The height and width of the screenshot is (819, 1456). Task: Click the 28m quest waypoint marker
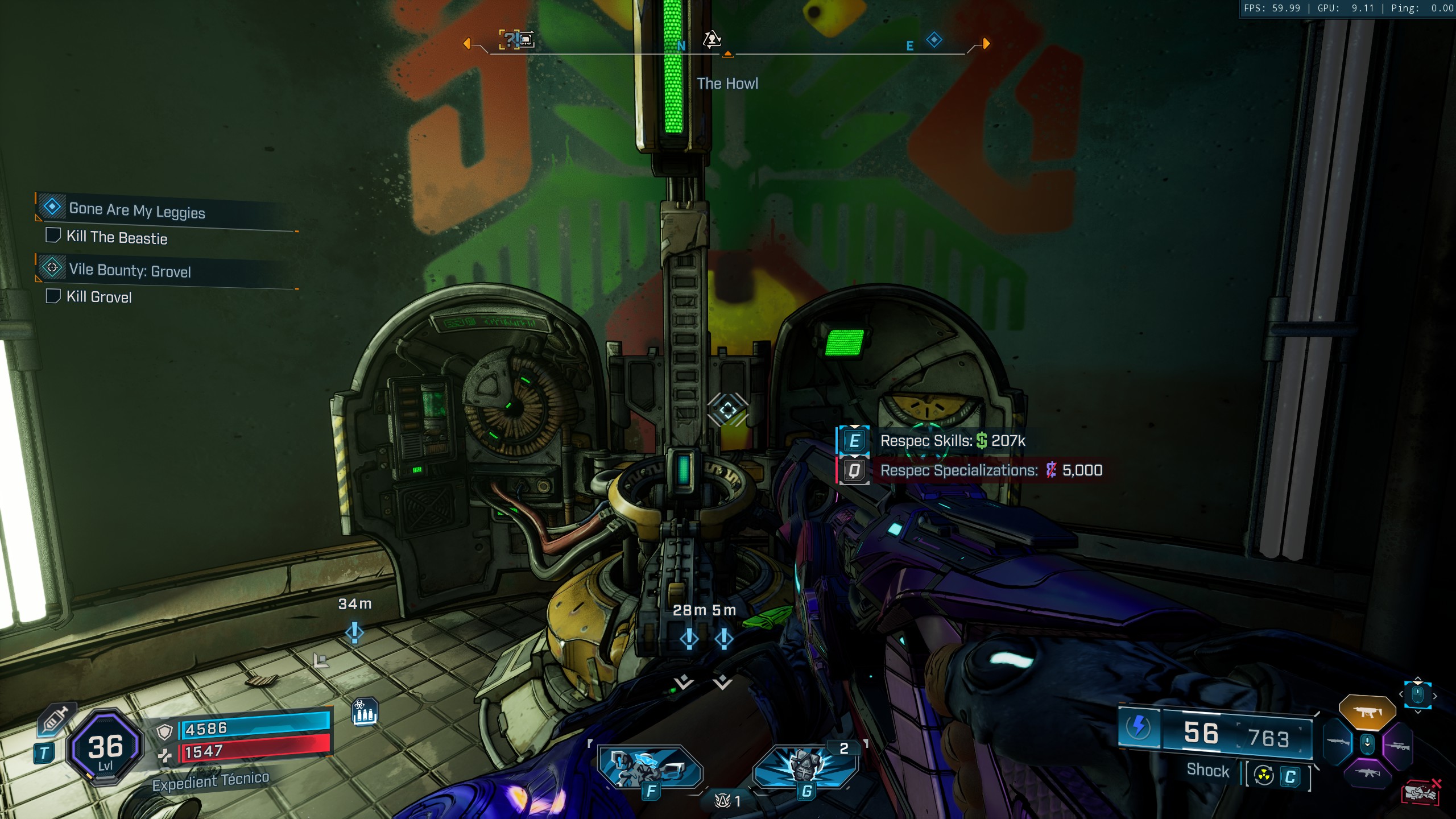689,639
